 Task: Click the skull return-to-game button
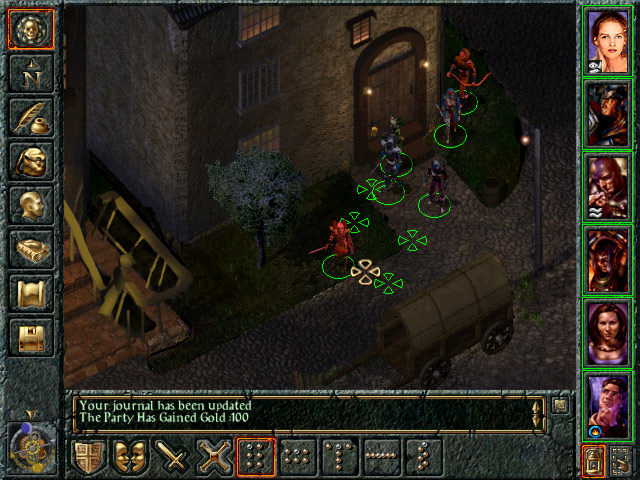[30, 29]
